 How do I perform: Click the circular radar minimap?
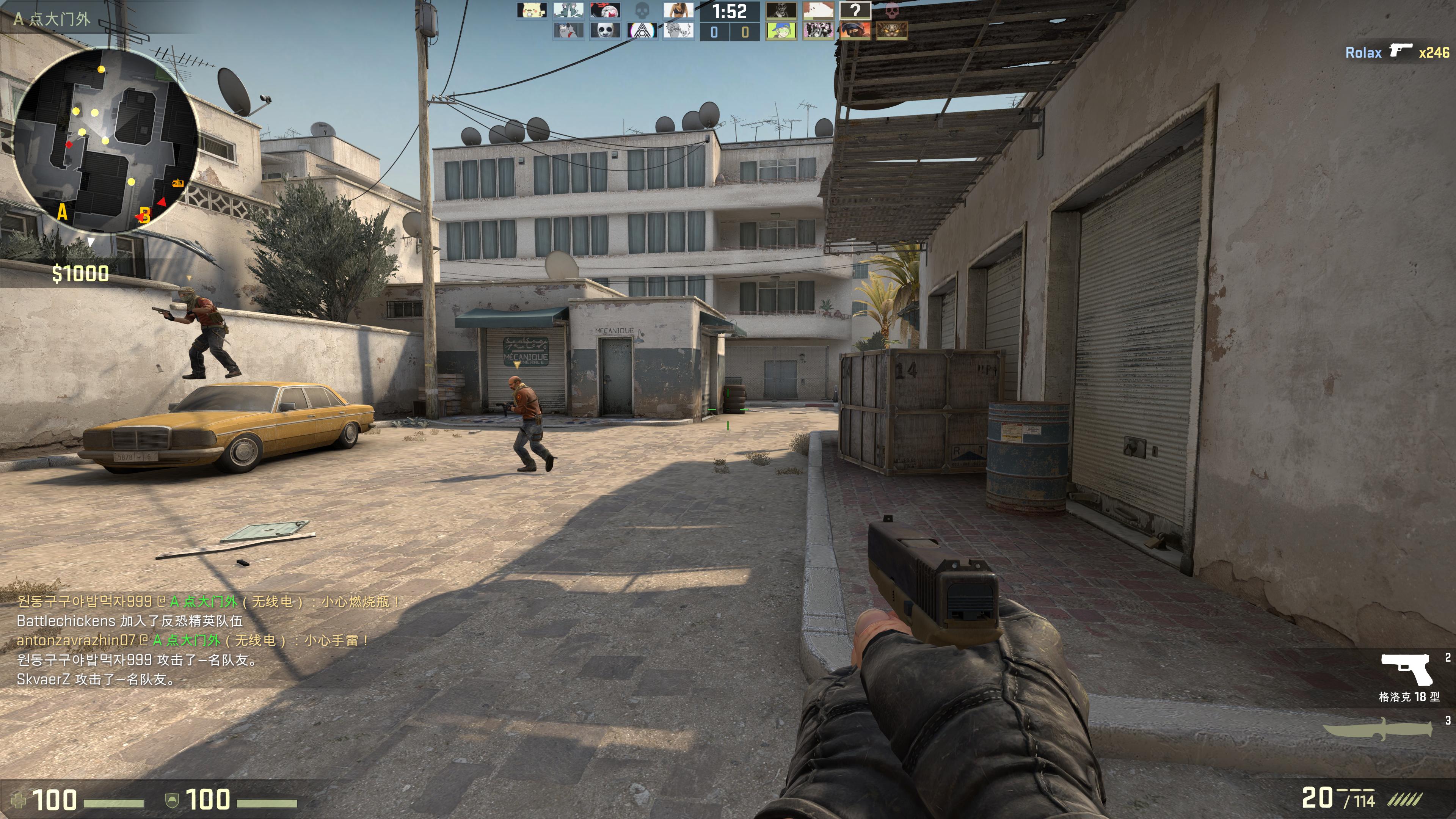[x=105, y=140]
